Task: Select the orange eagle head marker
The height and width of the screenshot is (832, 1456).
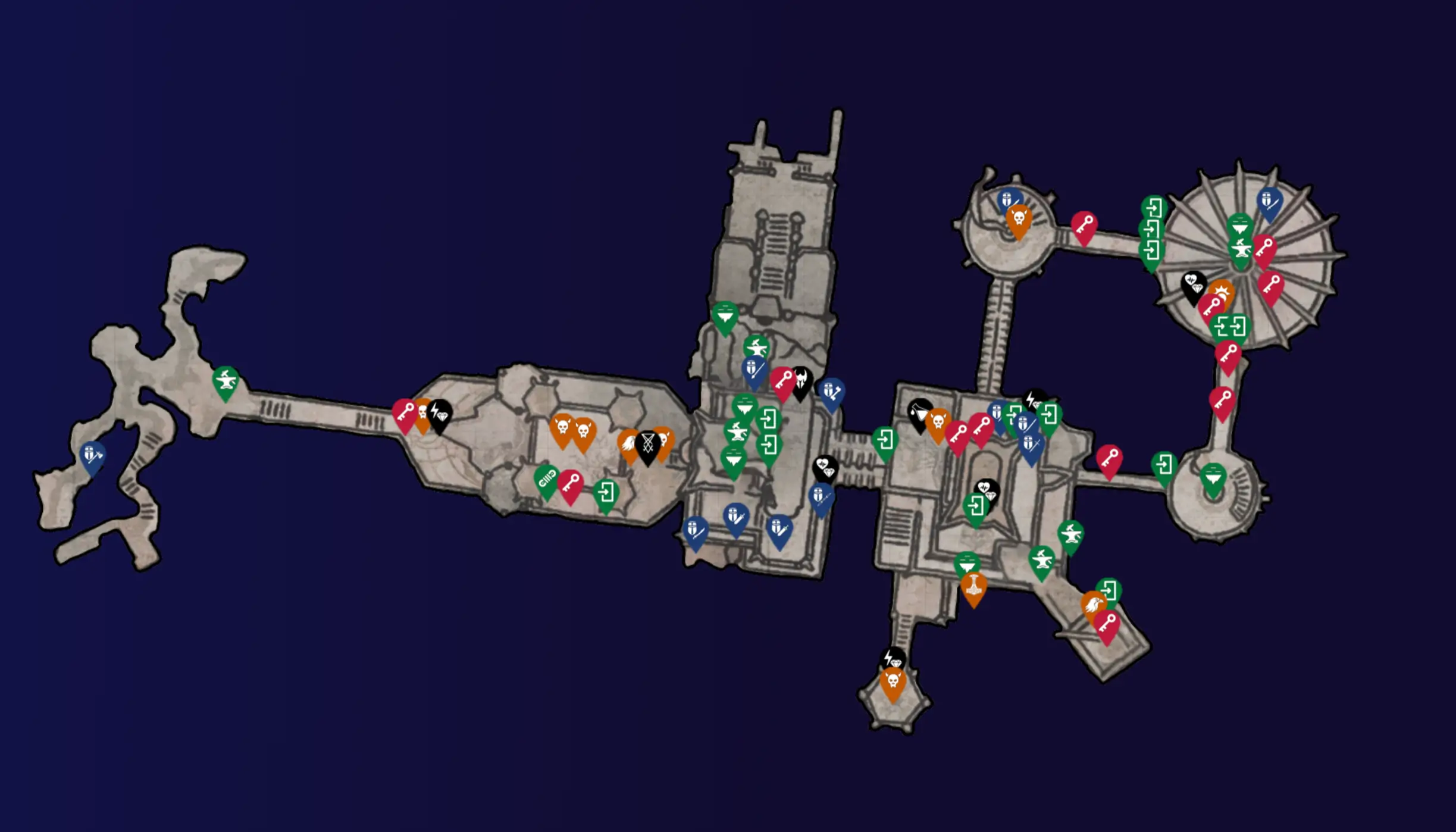Action: 1094,605
